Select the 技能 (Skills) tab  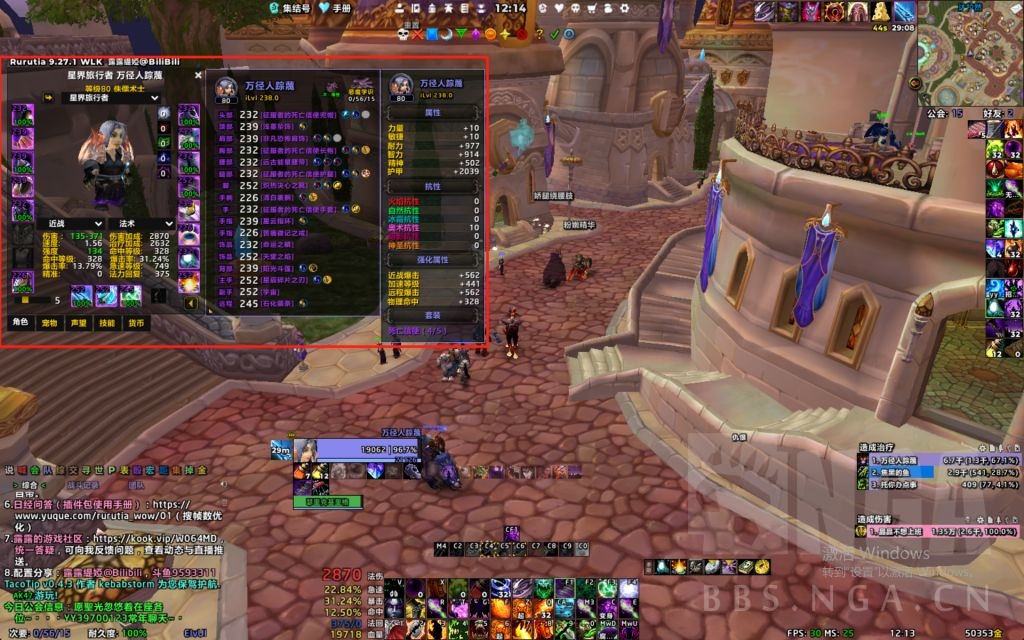[x=107, y=323]
